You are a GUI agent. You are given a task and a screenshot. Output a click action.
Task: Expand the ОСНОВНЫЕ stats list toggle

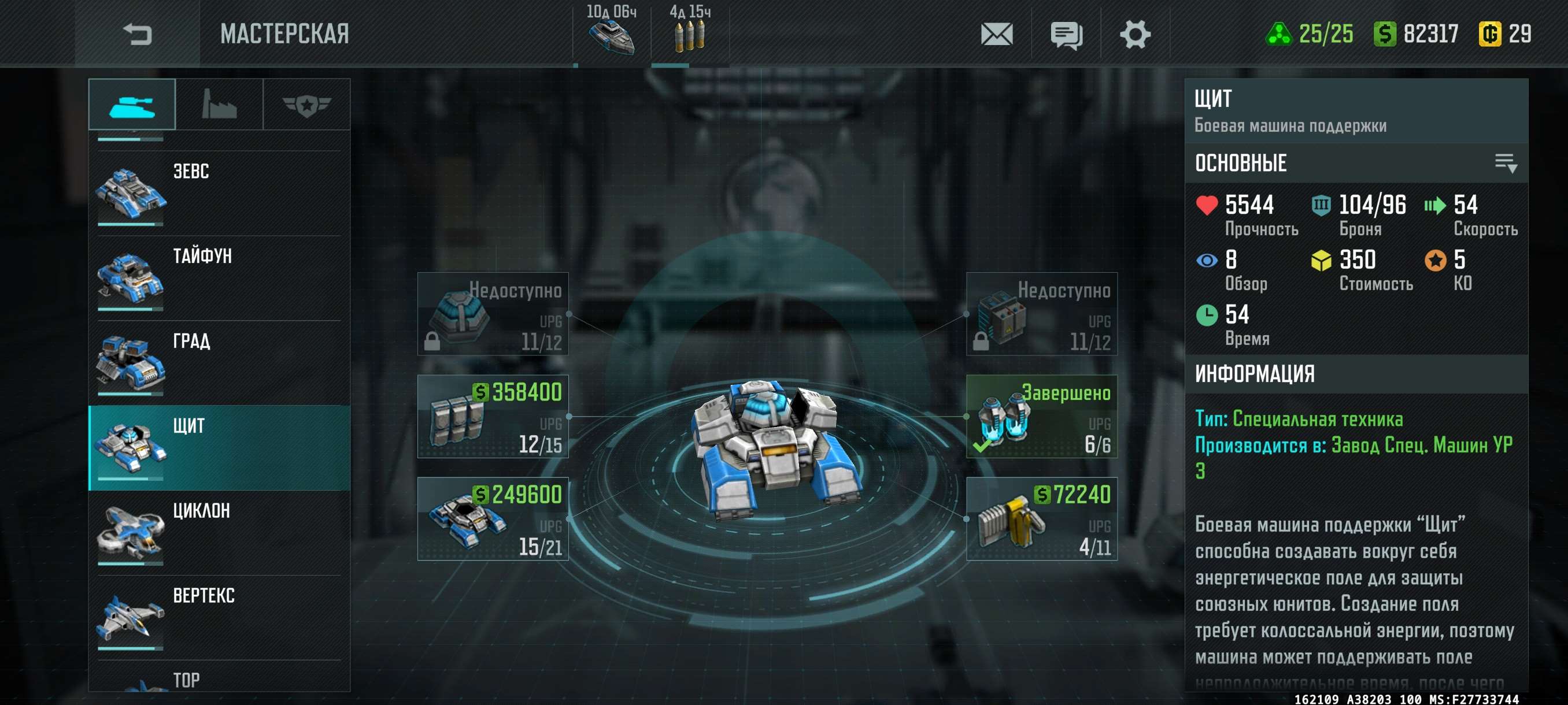1506,163
